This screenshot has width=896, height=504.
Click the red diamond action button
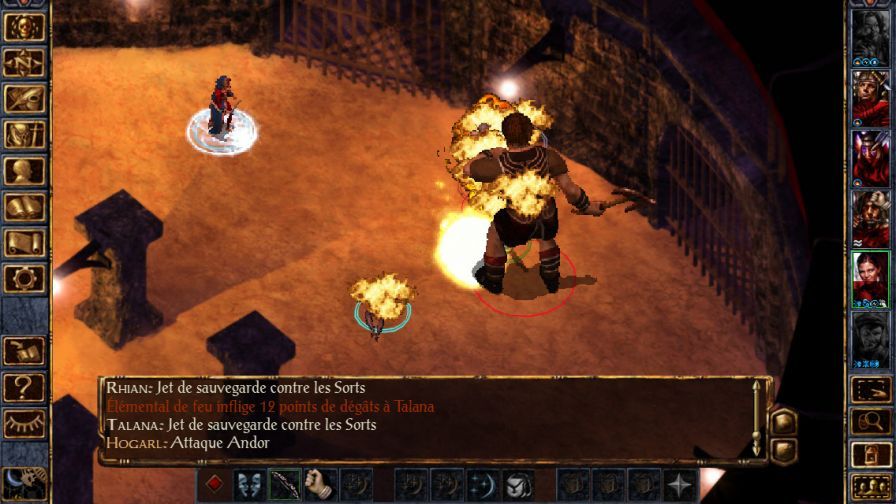click(x=214, y=485)
